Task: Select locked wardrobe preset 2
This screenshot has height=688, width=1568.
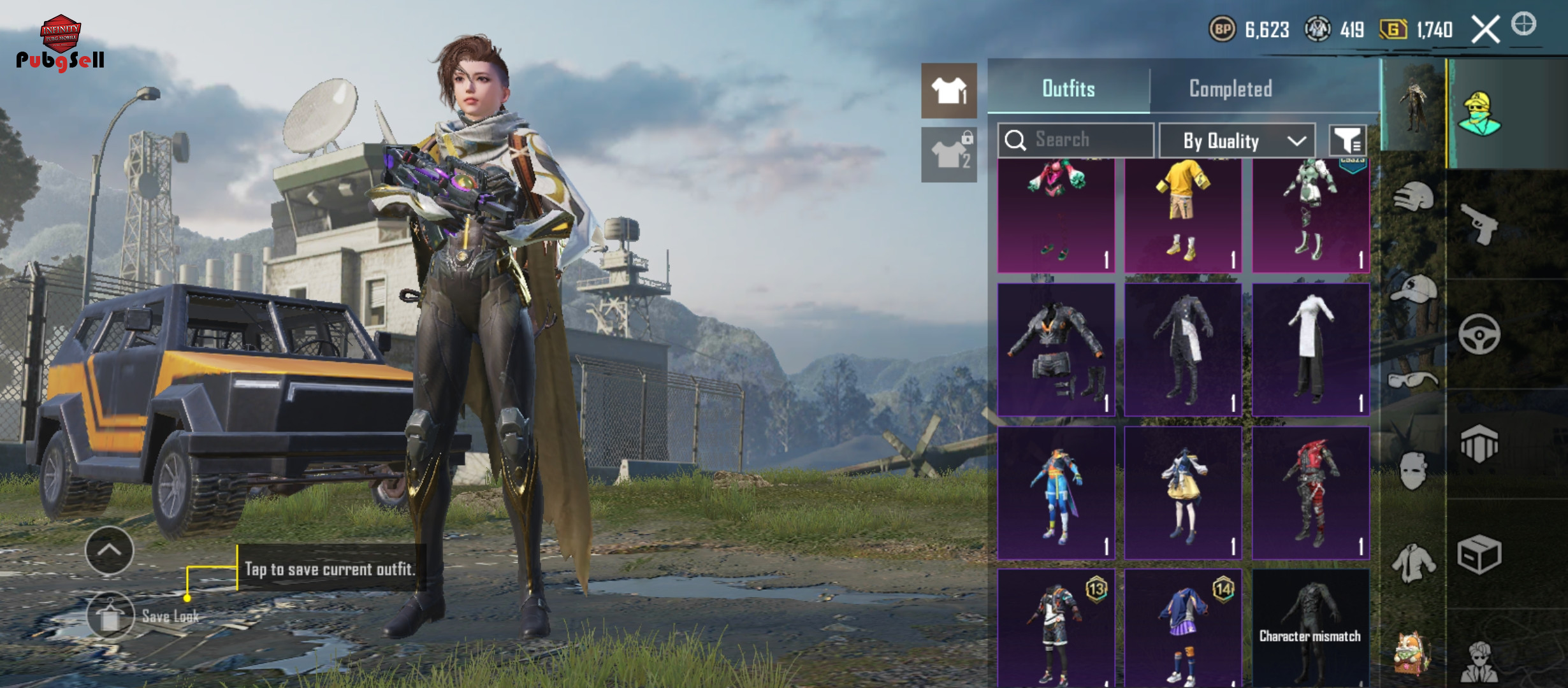Action: 948,154
